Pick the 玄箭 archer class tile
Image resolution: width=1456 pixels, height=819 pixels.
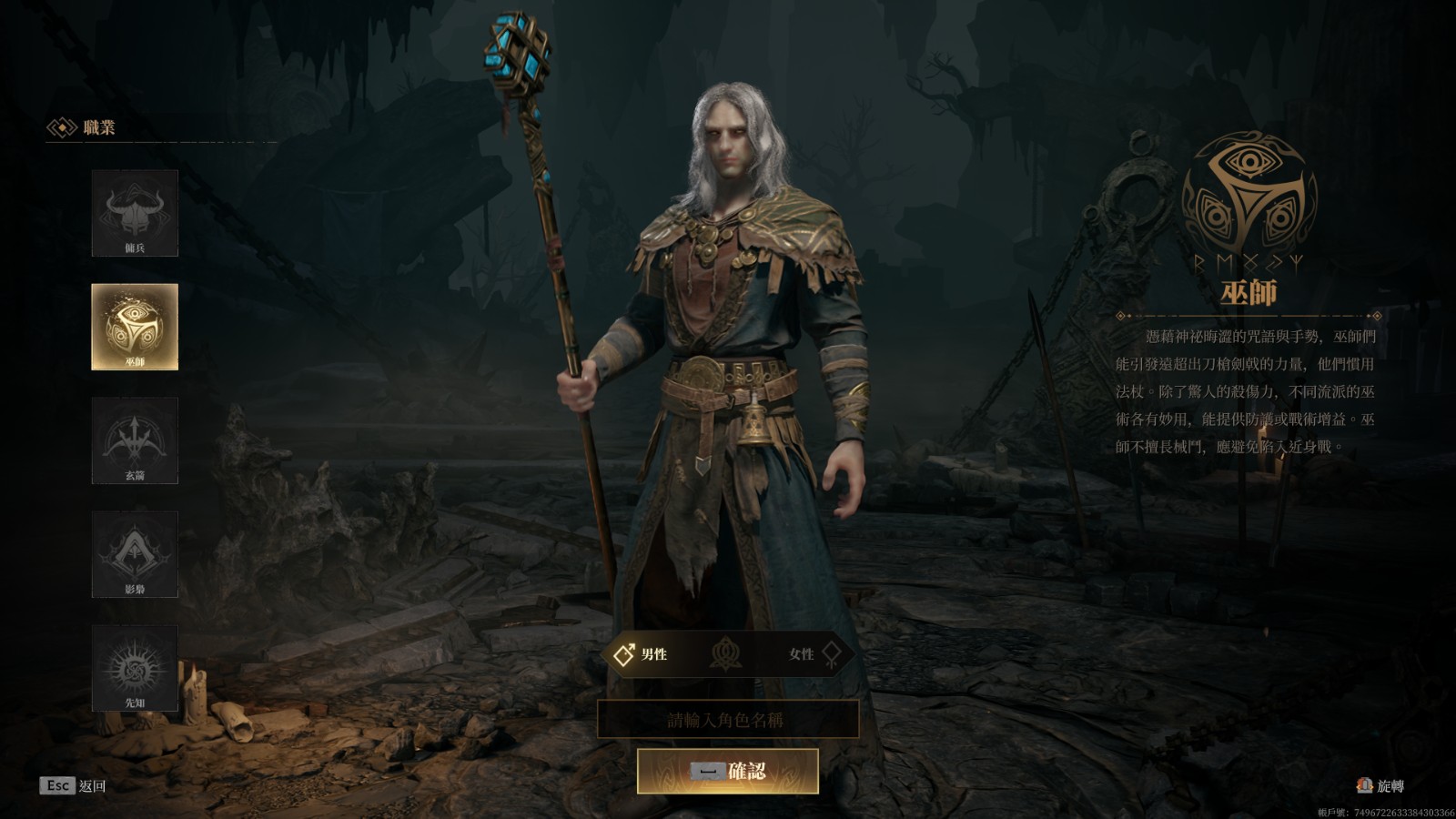pos(135,440)
